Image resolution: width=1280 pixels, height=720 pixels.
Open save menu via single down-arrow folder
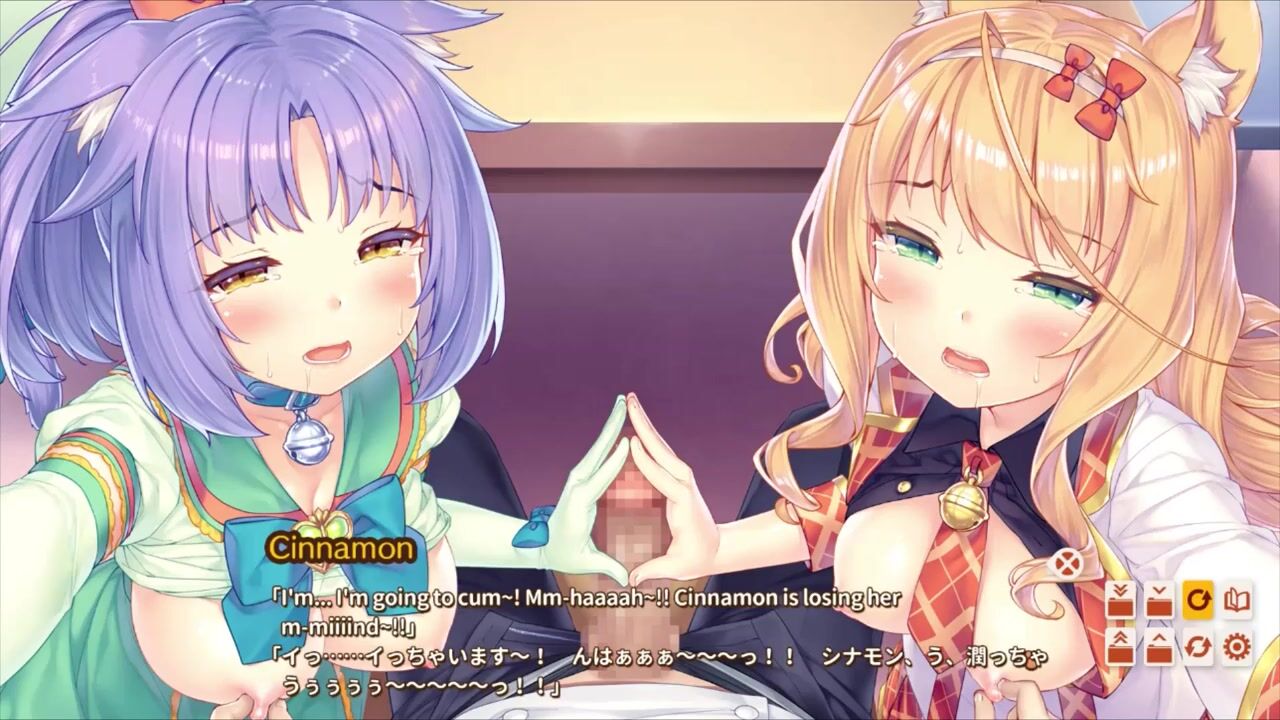click(1159, 600)
